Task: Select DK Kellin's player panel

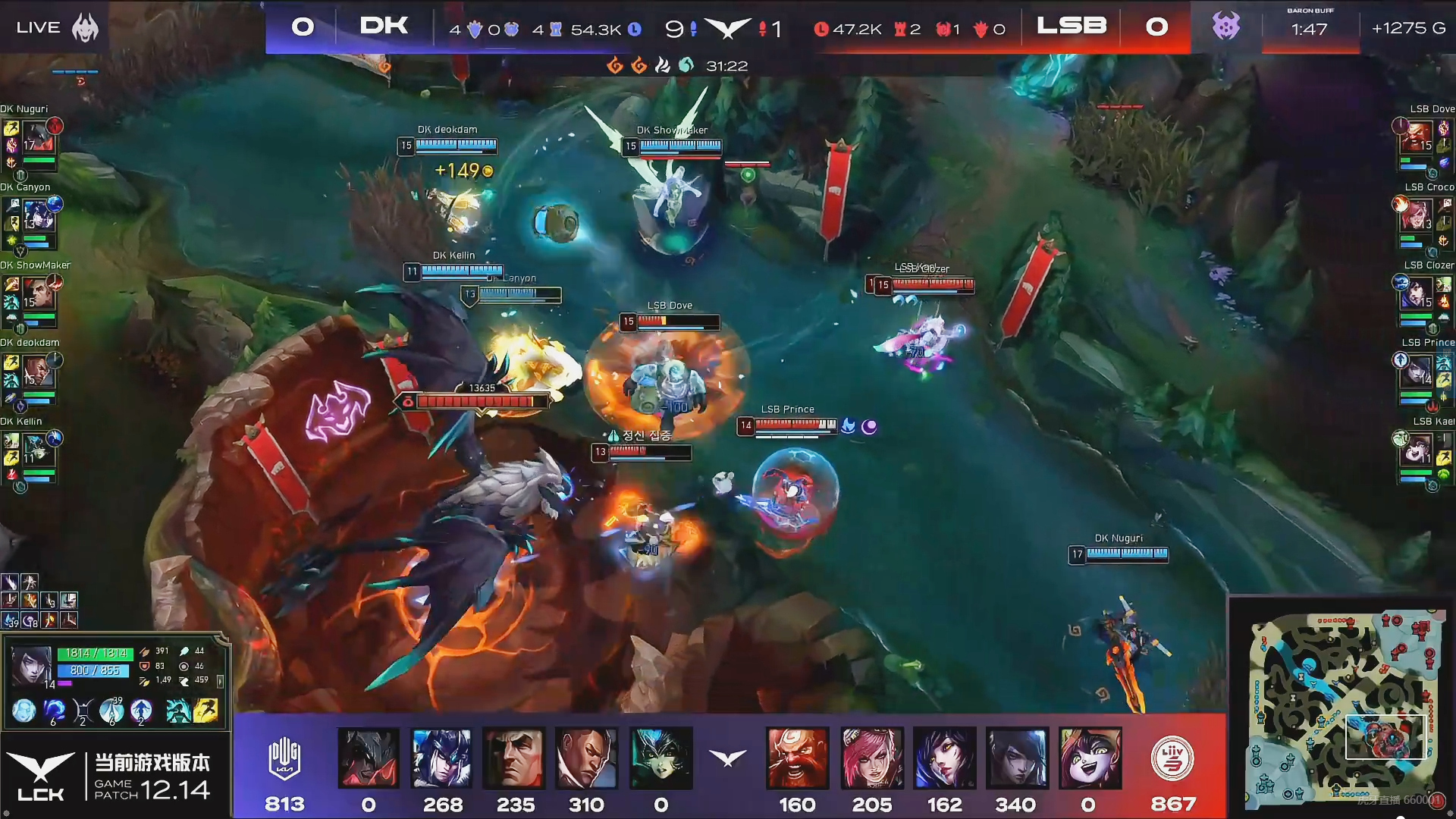Action: pyautogui.click(x=32, y=453)
